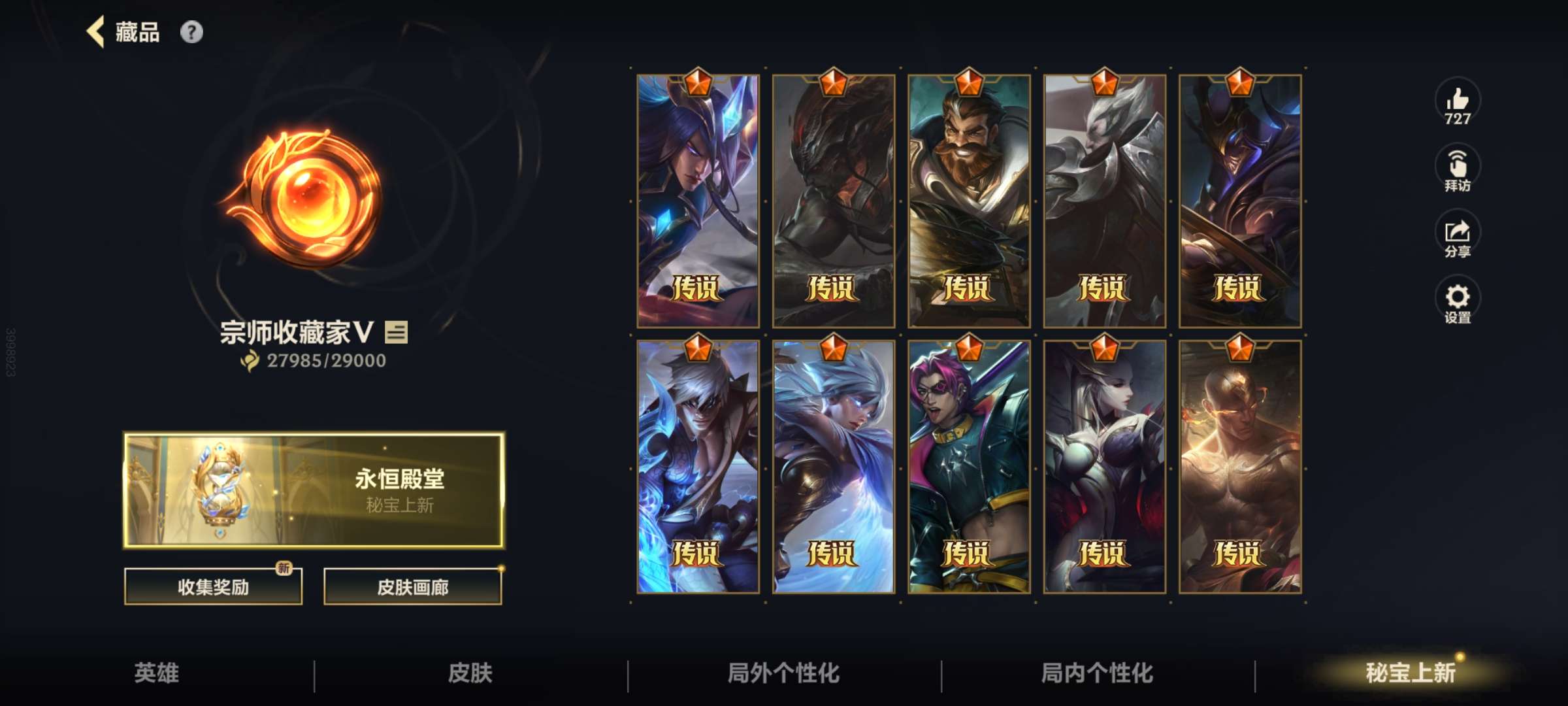Switch to the 皮肤 tab
Image resolution: width=1568 pixels, height=706 pixels.
[x=469, y=673]
